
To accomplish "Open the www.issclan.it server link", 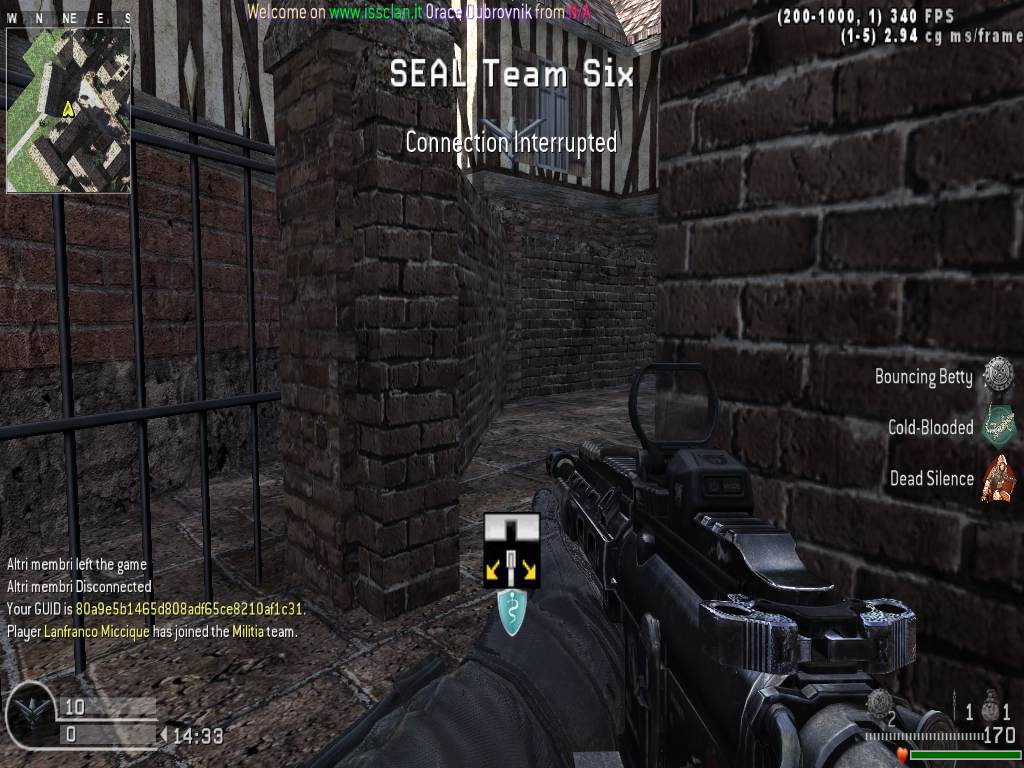I will pyautogui.click(x=375, y=12).
